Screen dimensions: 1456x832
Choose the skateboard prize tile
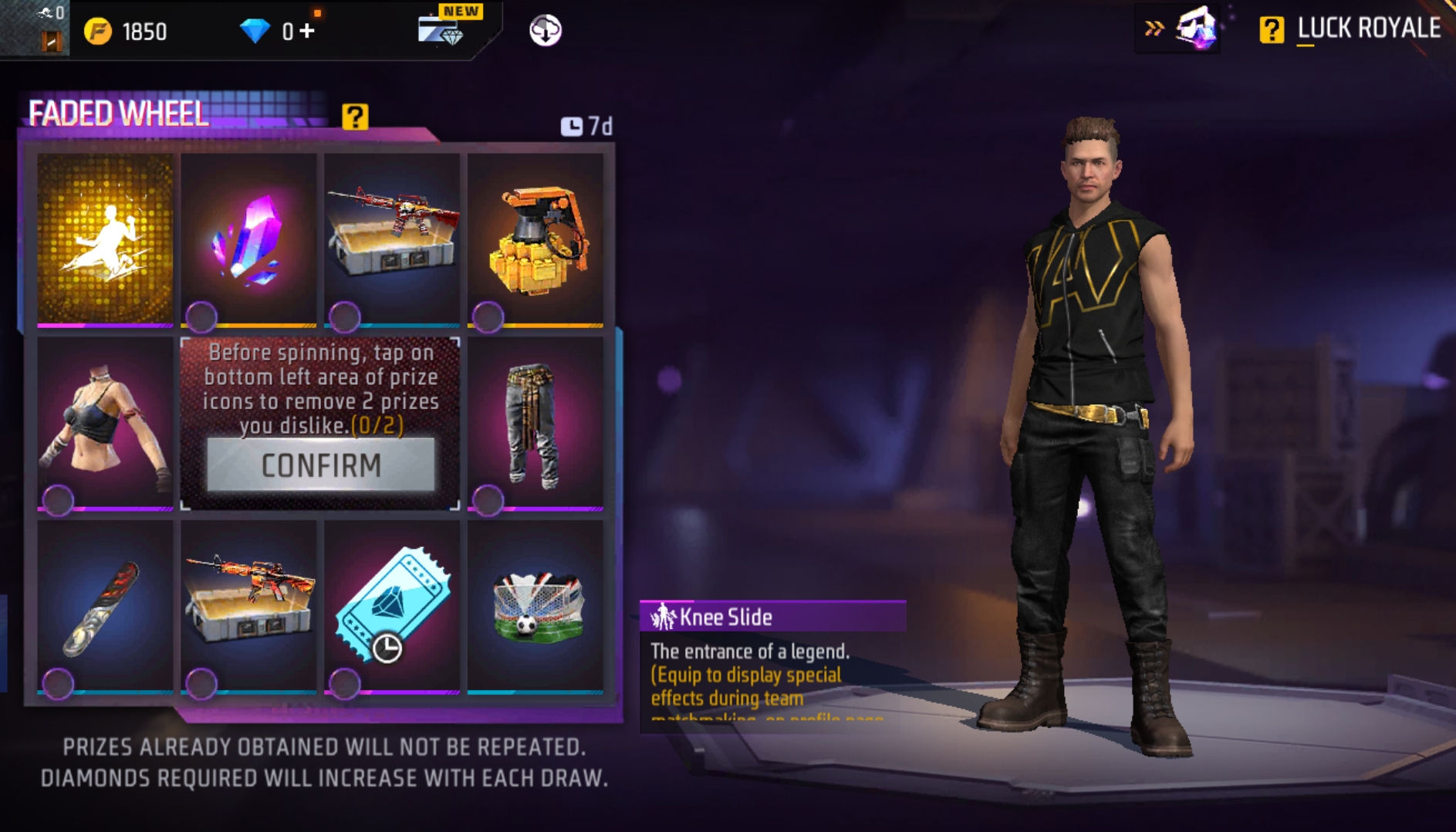tap(105, 605)
